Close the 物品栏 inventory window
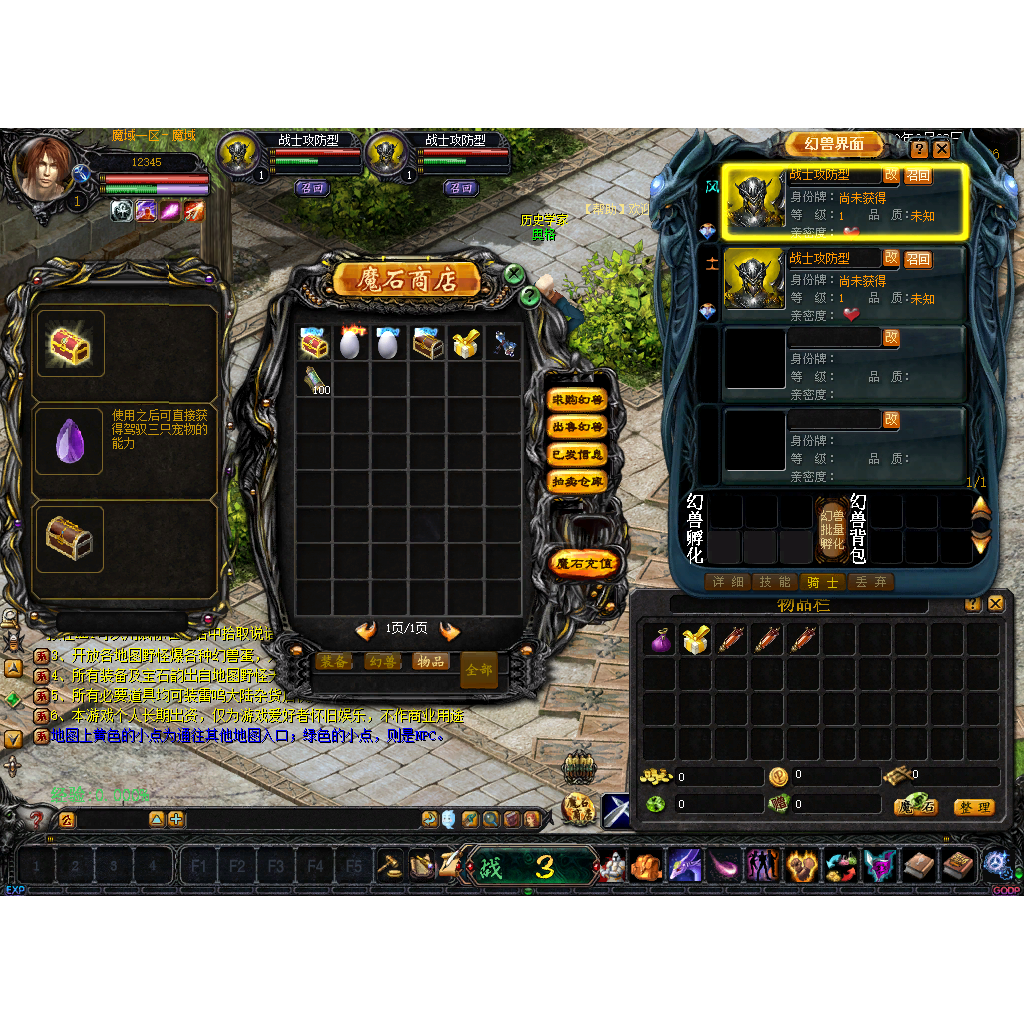Viewport: 1024px width, 1024px height. (995, 604)
